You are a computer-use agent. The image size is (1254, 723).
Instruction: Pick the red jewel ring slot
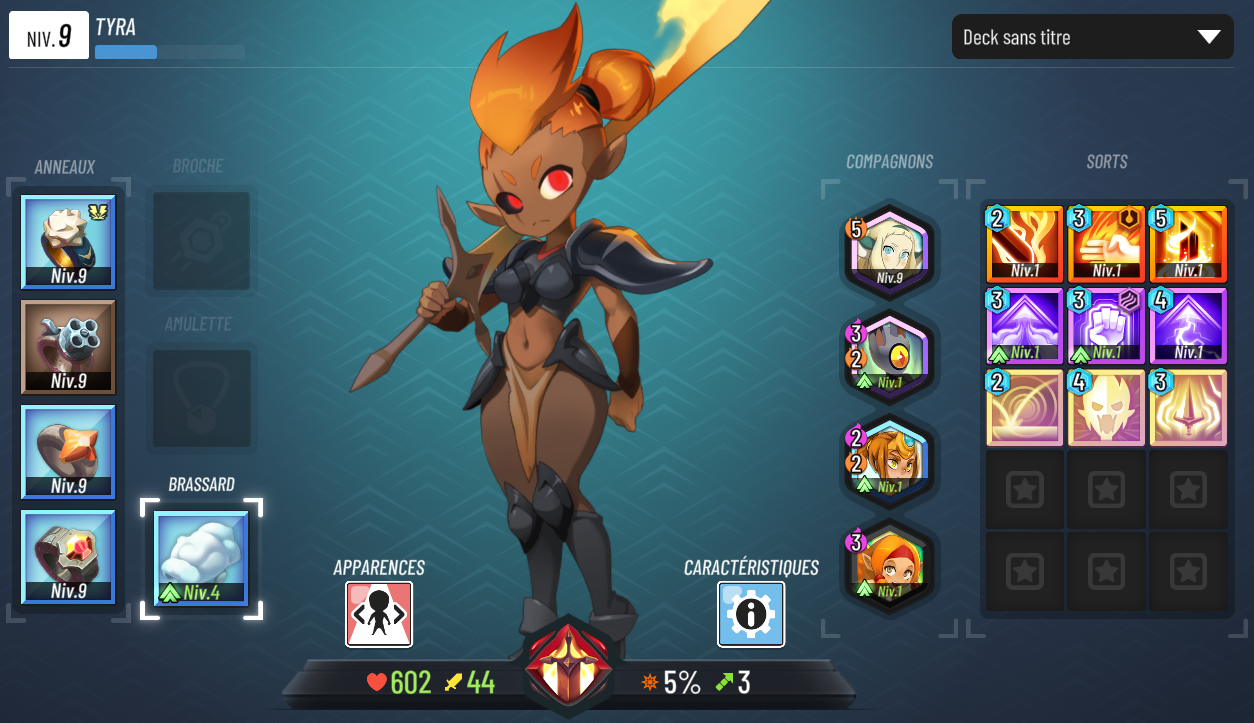click(x=69, y=557)
